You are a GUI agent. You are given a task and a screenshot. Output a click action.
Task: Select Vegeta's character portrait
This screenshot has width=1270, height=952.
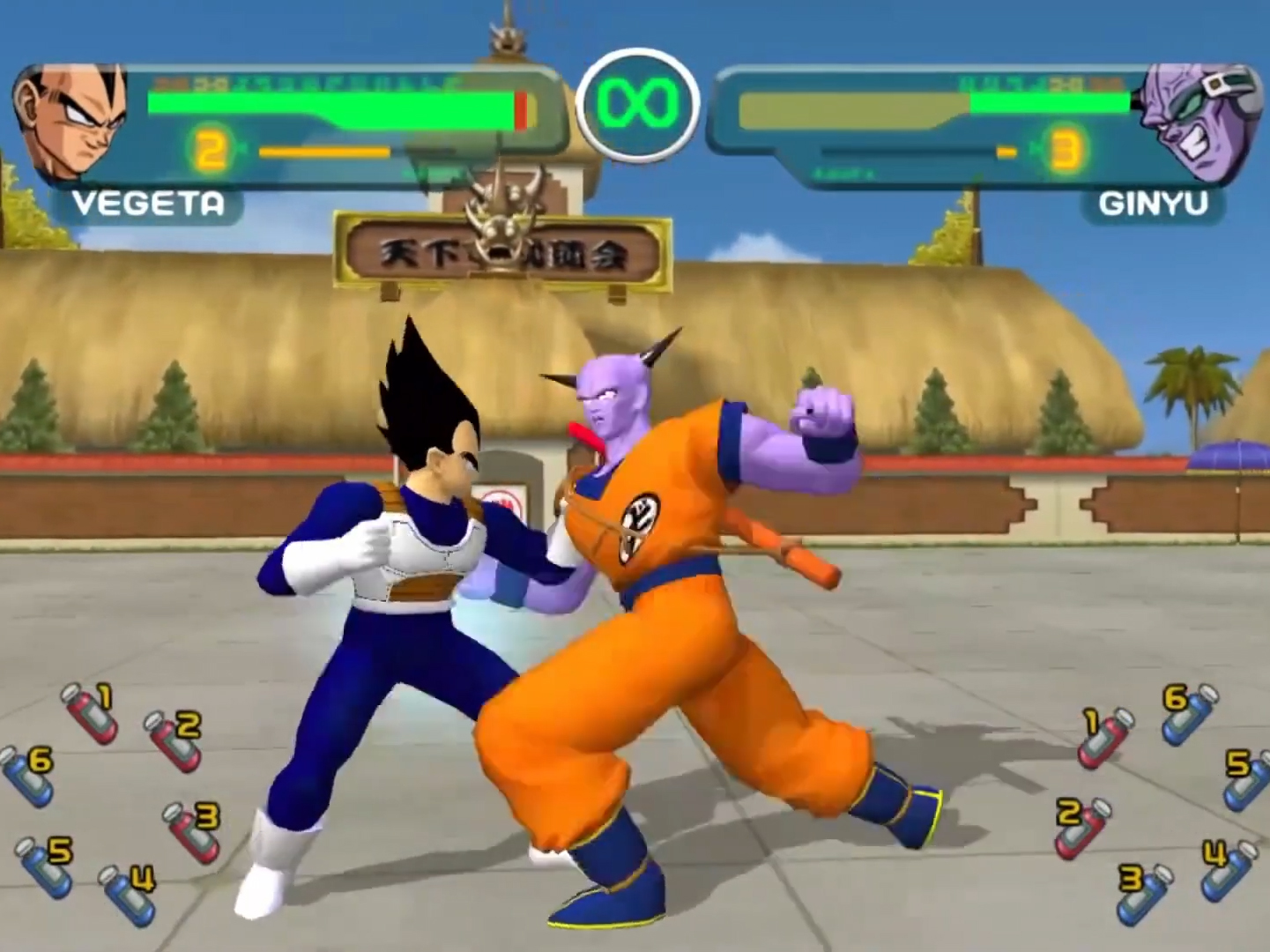(71, 122)
